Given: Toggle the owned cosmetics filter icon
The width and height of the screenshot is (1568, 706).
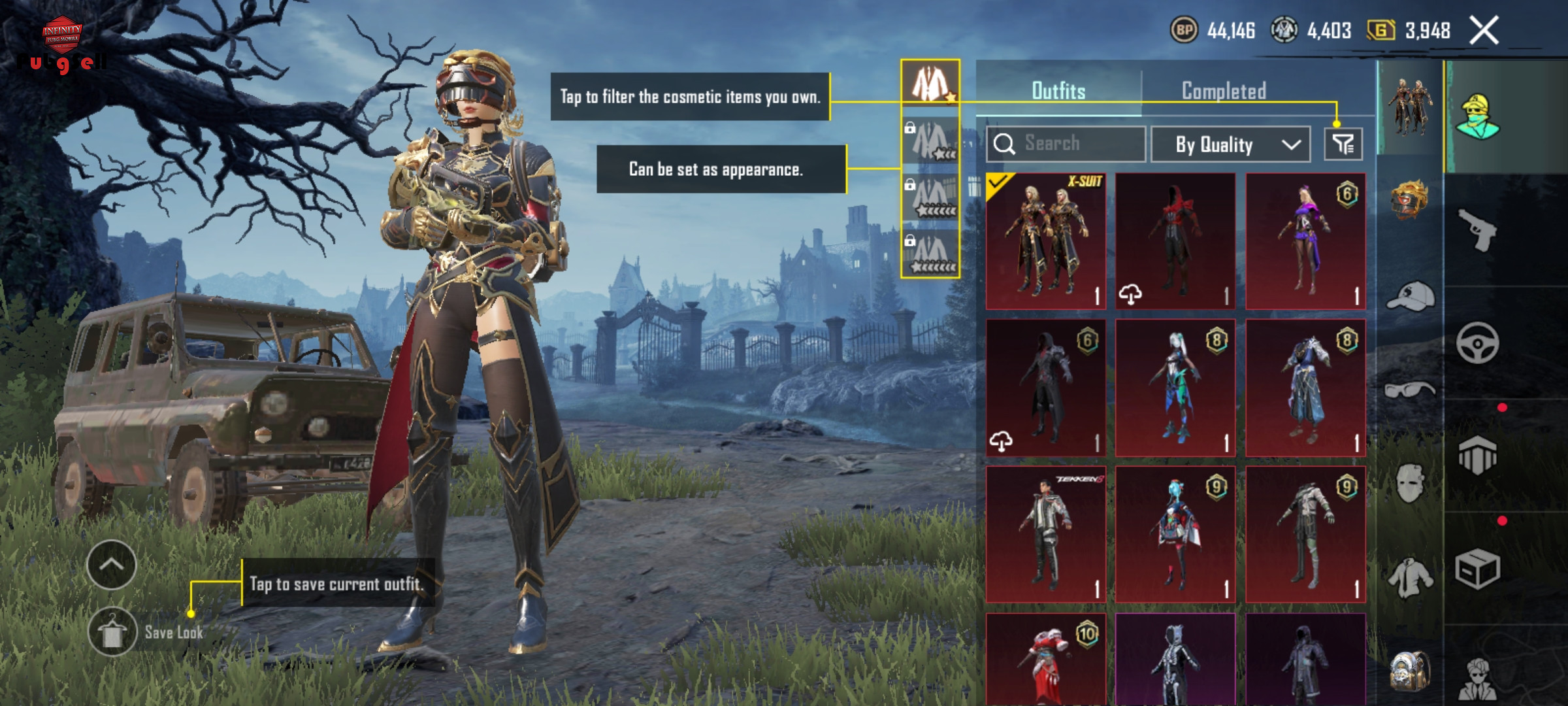Looking at the screenshot, I should (x=1343, y=144).
